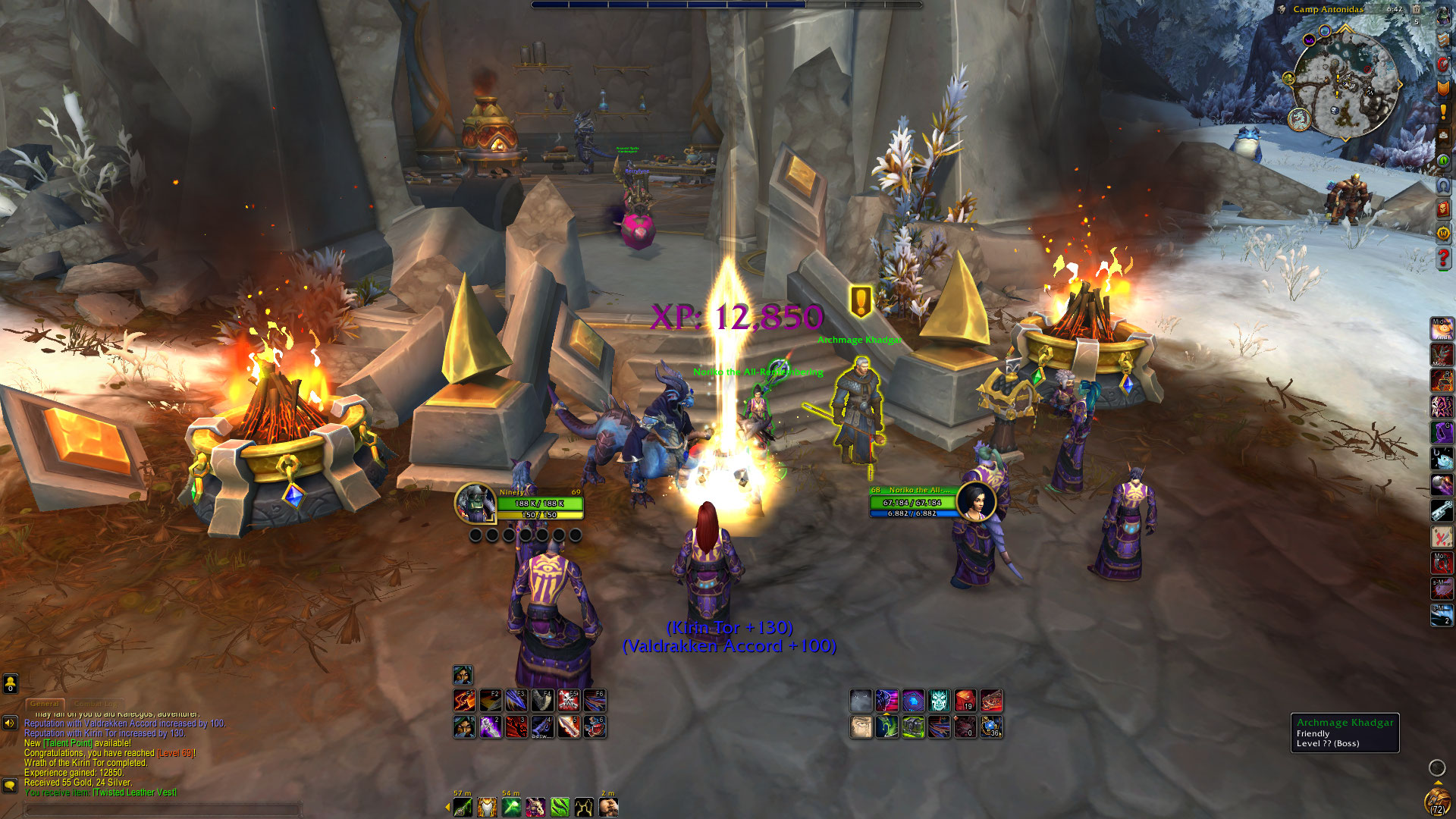
Task: Activate the teal skull face ability
Action: [939, 700]
